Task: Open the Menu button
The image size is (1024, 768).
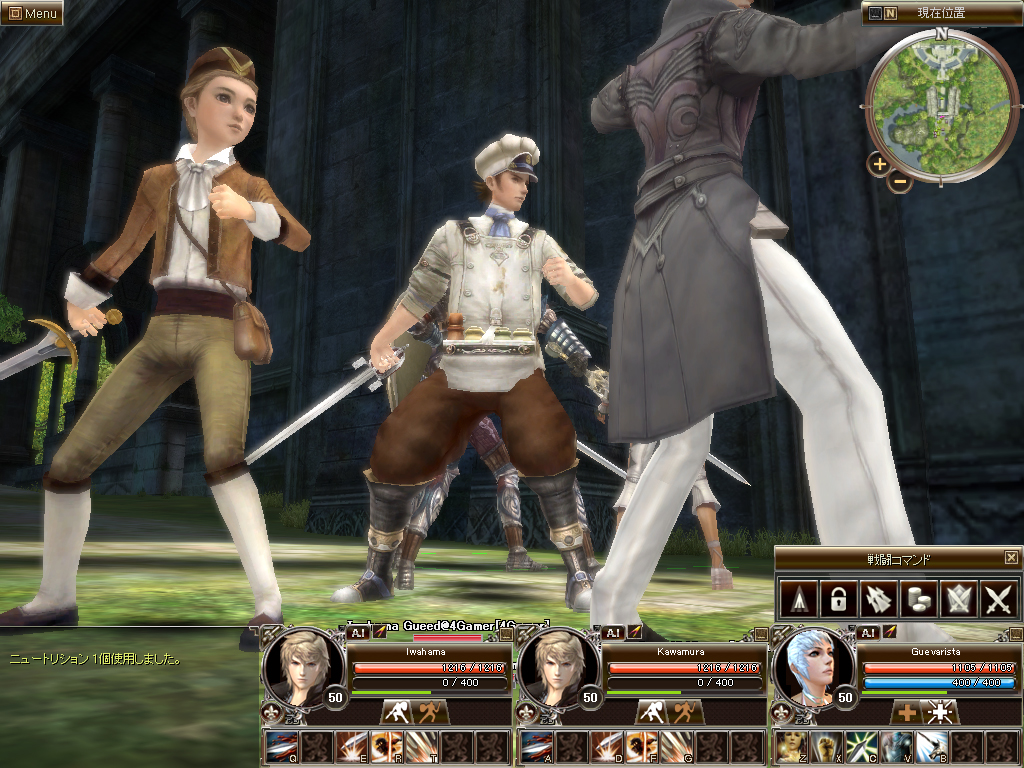Action: tap(32, 13)
